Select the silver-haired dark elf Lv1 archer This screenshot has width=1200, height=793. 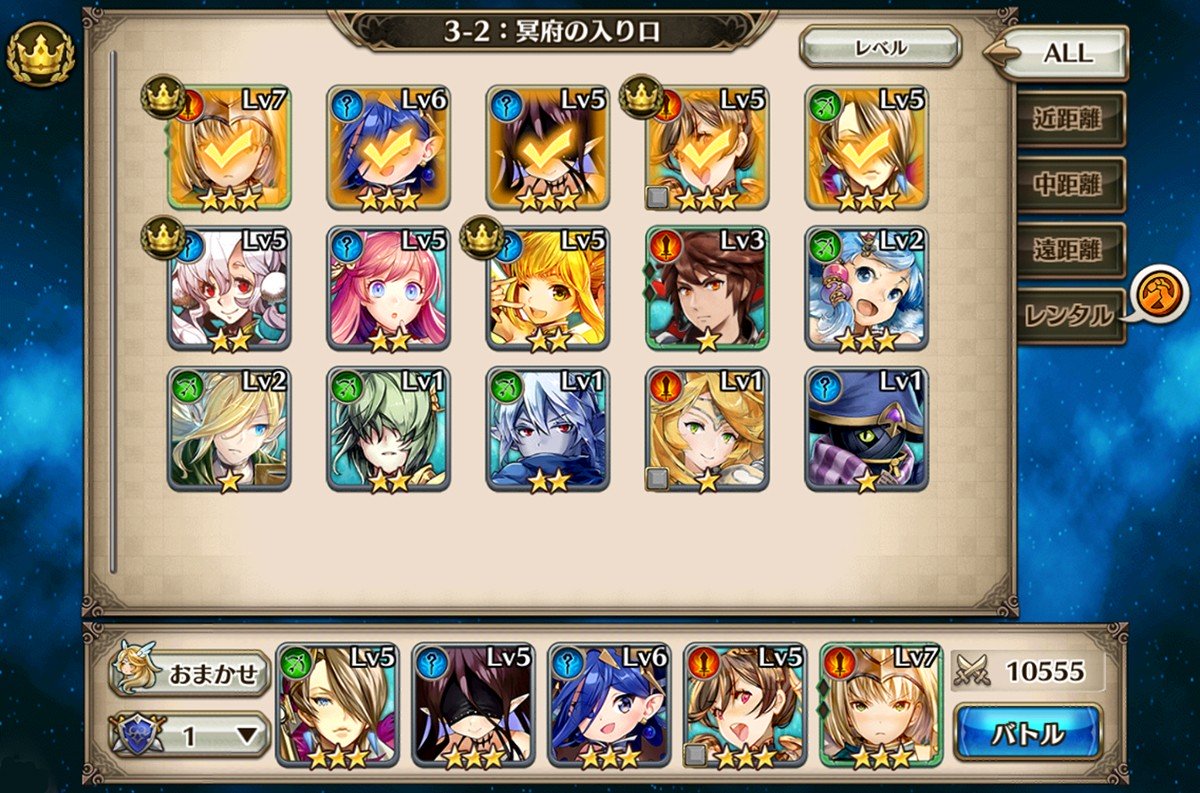pos(547,429)
